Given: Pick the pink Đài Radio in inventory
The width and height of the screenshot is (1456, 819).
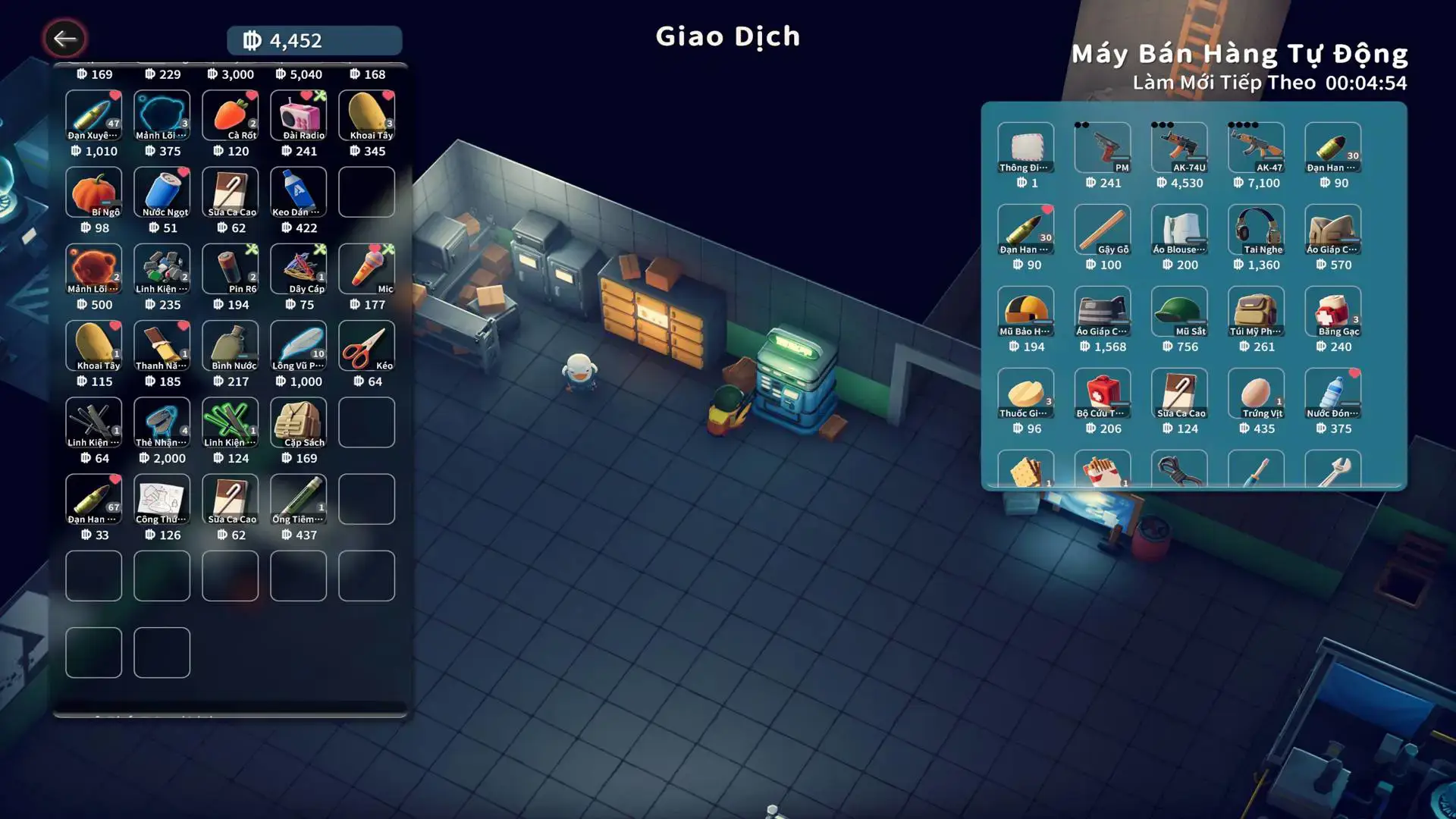Looking at the screenshot, I should click(x=298, y=116).
